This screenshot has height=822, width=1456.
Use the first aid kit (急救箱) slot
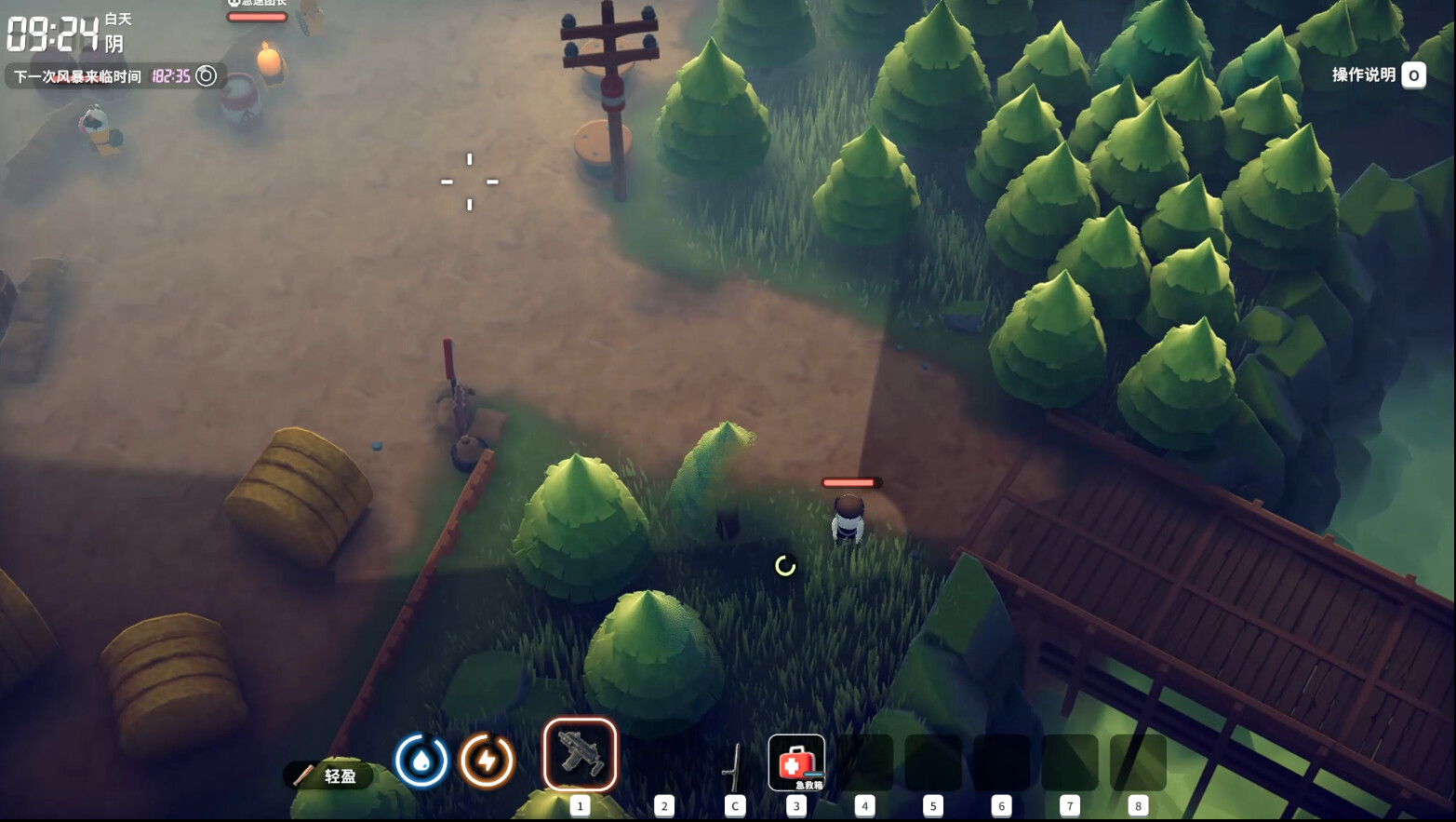[796, 762]
